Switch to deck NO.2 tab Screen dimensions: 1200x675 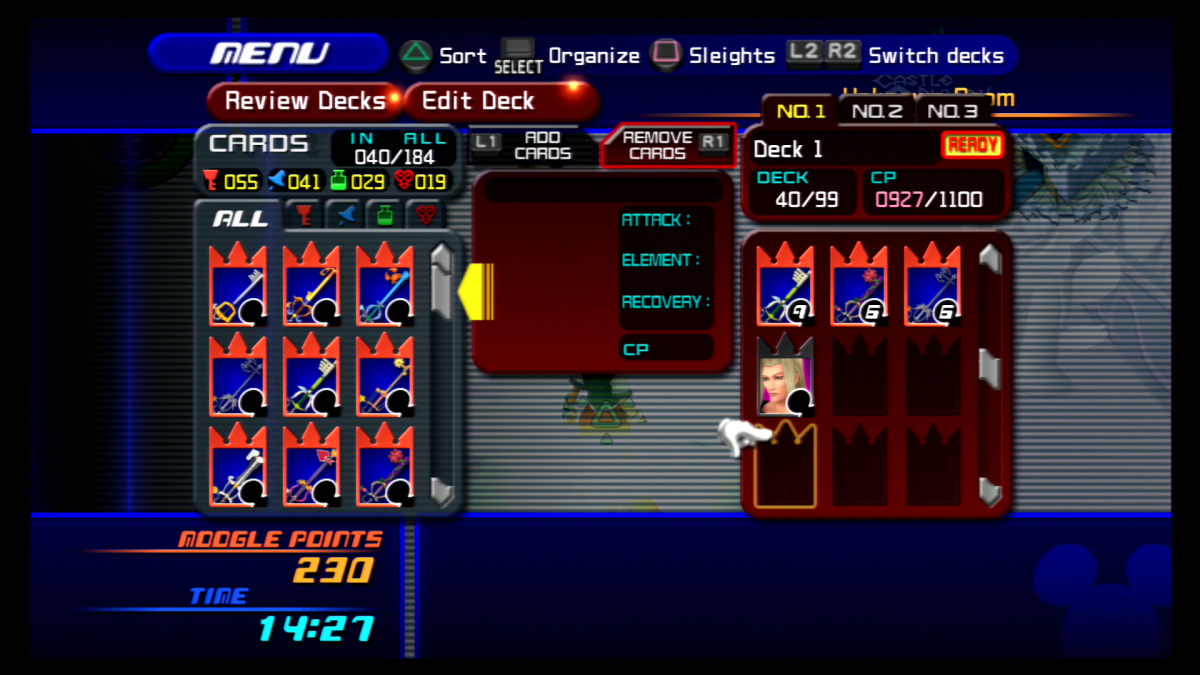click(876, 112)
